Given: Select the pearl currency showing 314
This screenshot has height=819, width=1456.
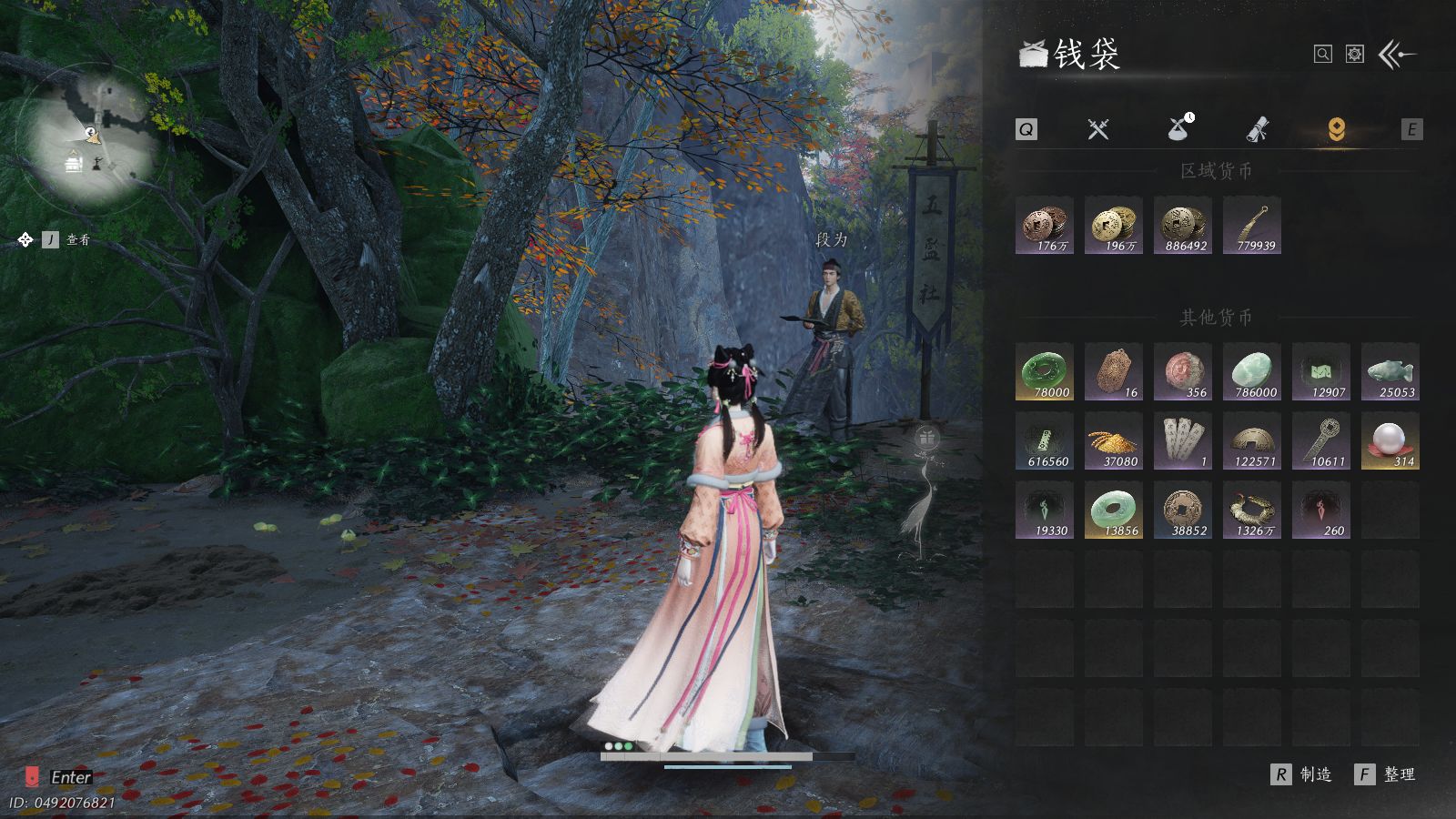Looking at the screenshot, I should tap(1390, 440).
